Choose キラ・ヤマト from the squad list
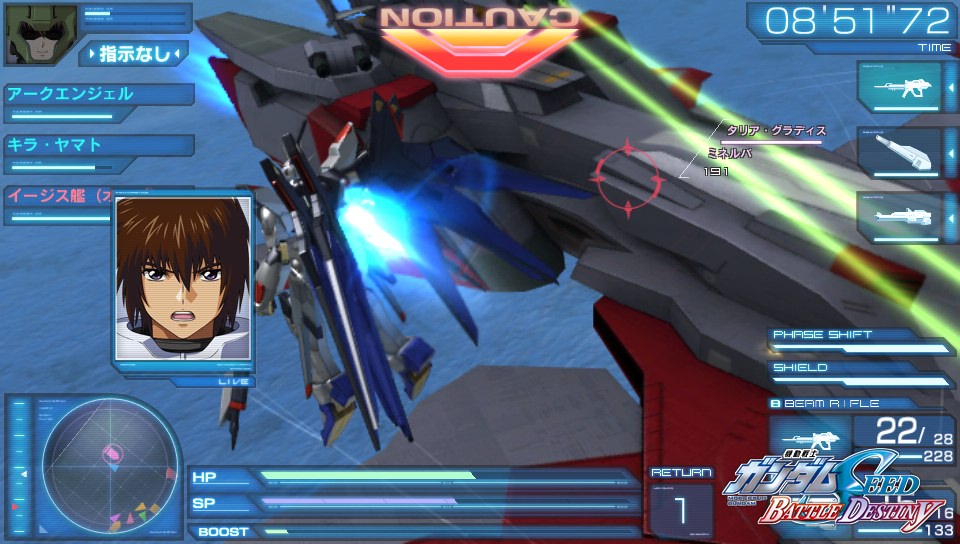 pos(98,145)
